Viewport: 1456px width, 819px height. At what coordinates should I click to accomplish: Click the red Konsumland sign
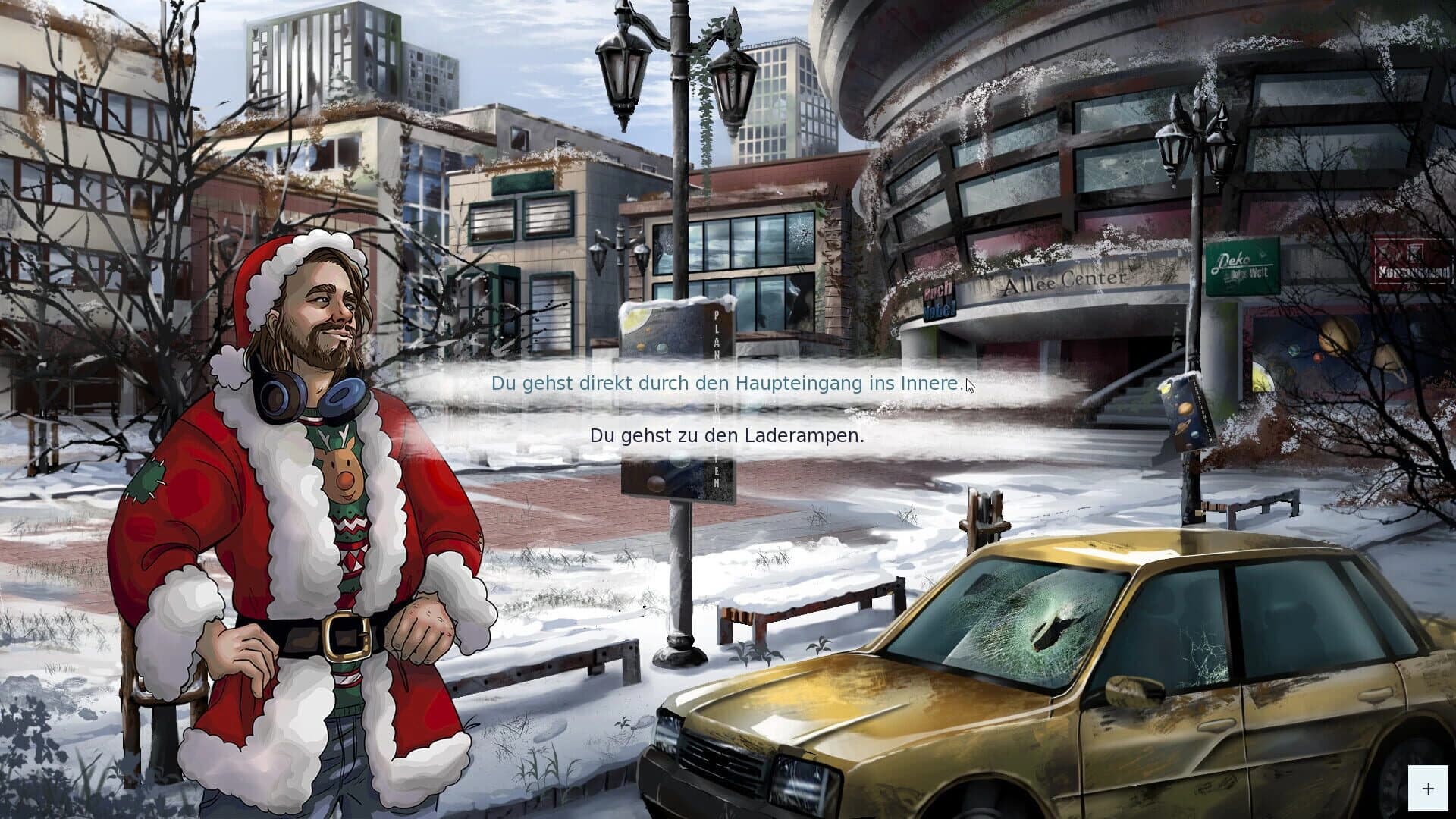point(1414,264)
